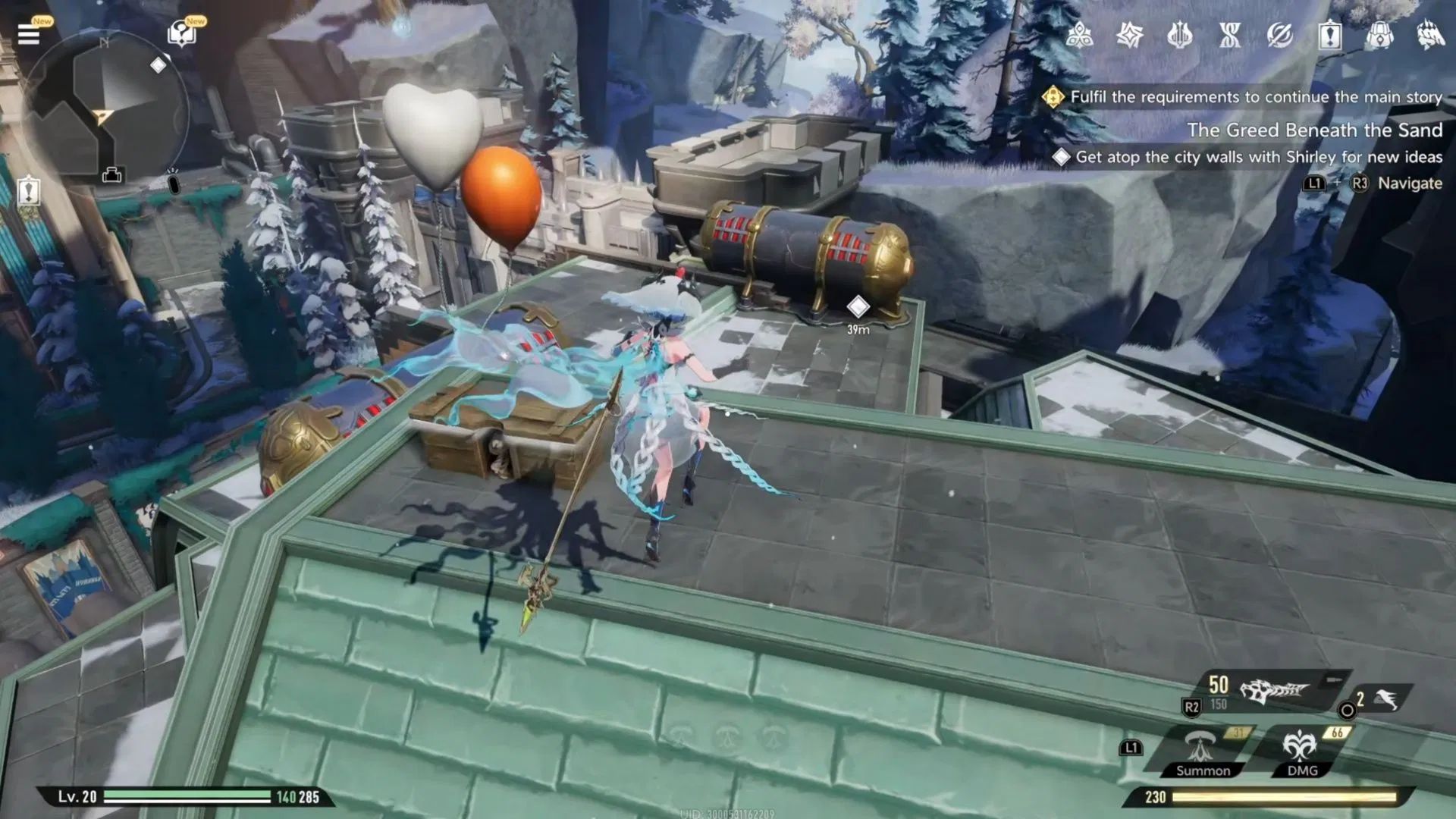Click the quest 'The Greed Beneath the Sand'
Screen dimensions: 1456x819
click(1316, 130)
